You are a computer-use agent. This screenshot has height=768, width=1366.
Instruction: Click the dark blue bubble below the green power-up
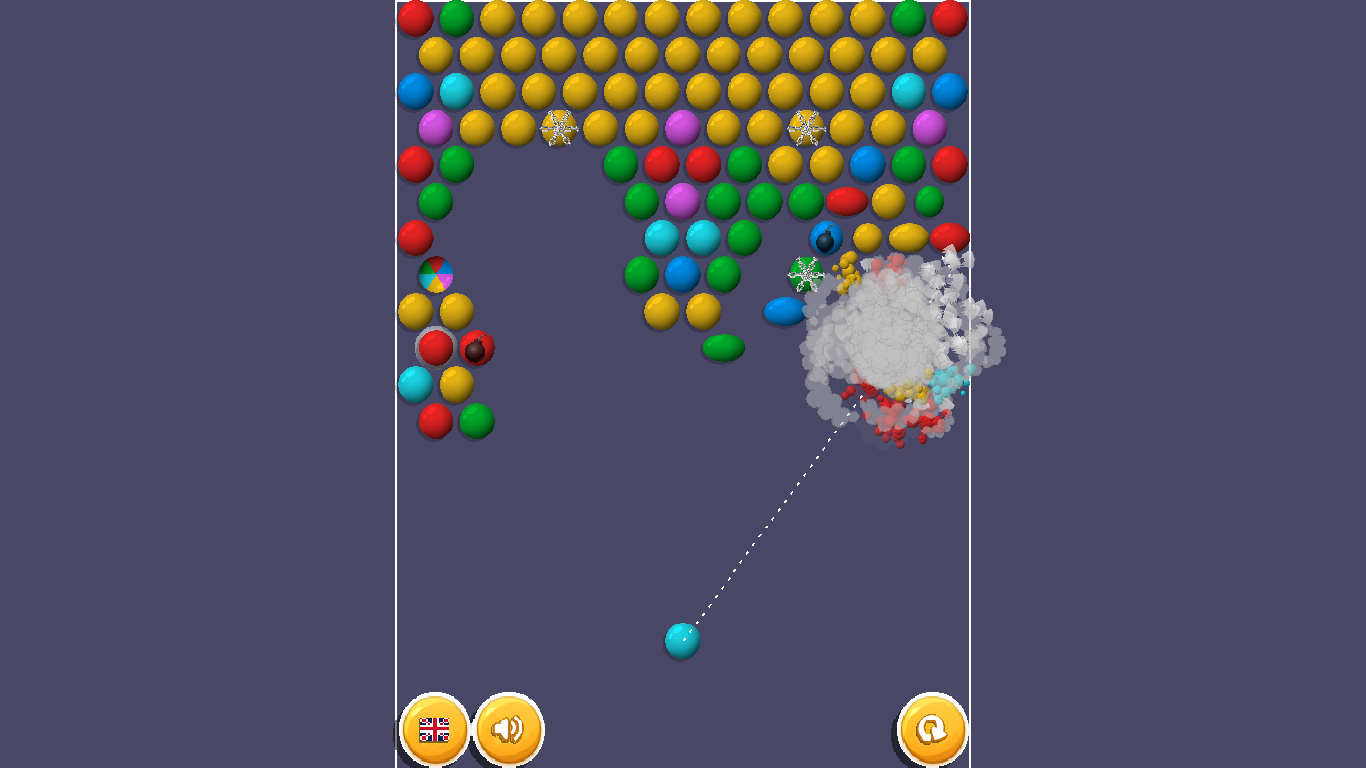click(x=786, y=312)
